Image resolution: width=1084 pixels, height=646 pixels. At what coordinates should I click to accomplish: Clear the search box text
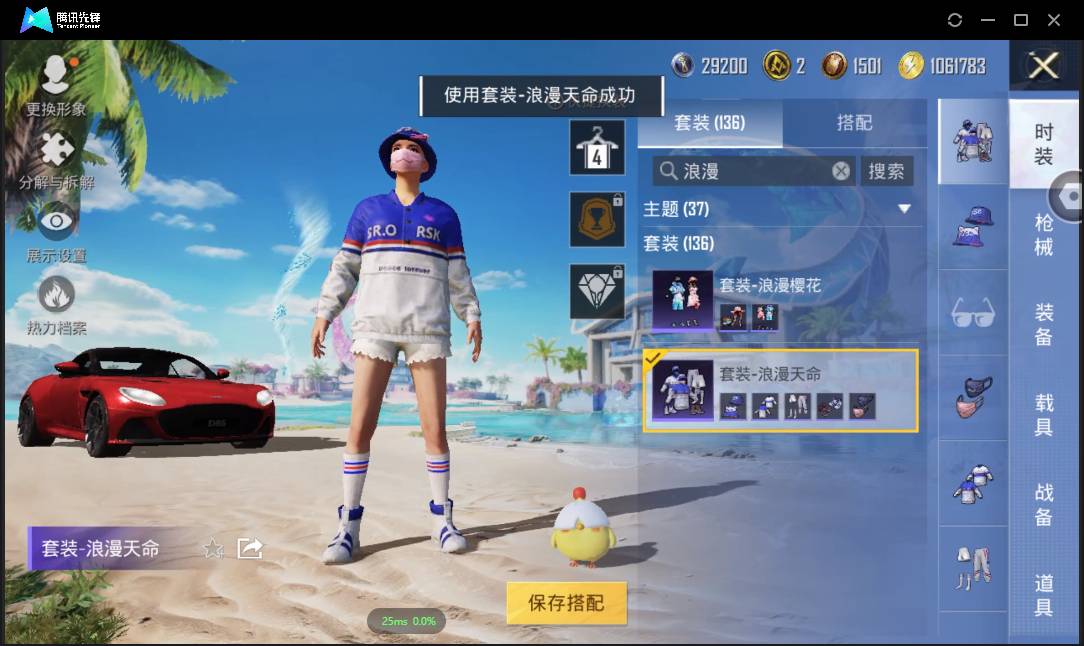tap(841, 171)
